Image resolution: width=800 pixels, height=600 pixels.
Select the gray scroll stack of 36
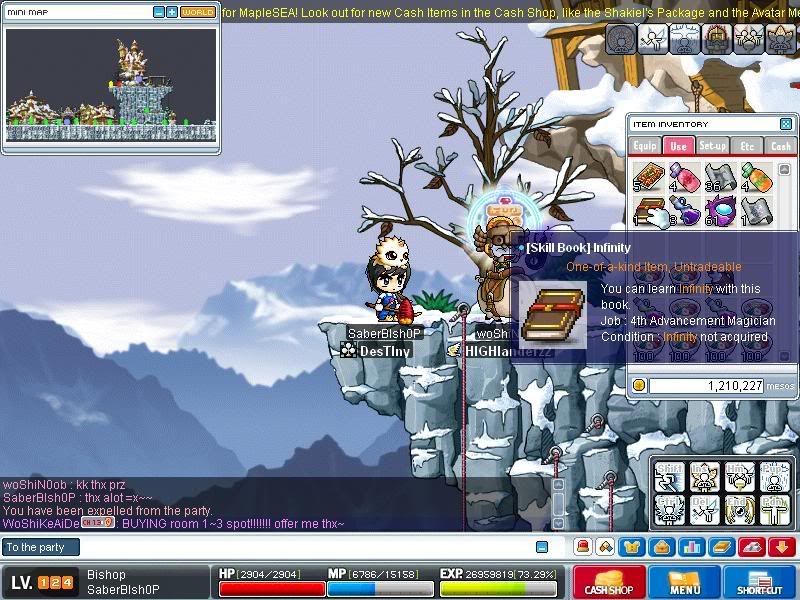[718, 177]
